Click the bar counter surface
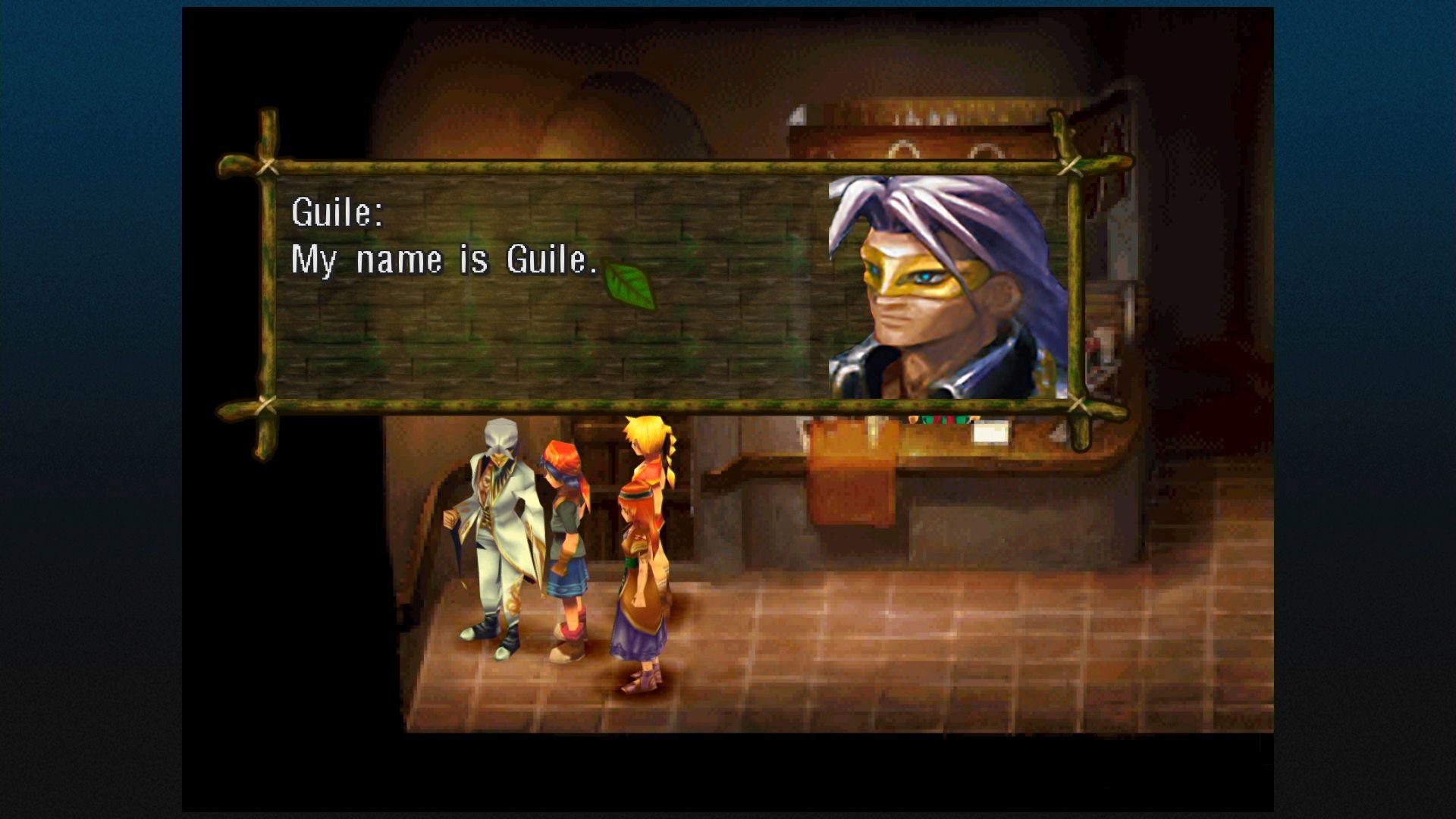Image resolution: width=1456 pixels, height=819 pixels. click(x=986, y=455)
